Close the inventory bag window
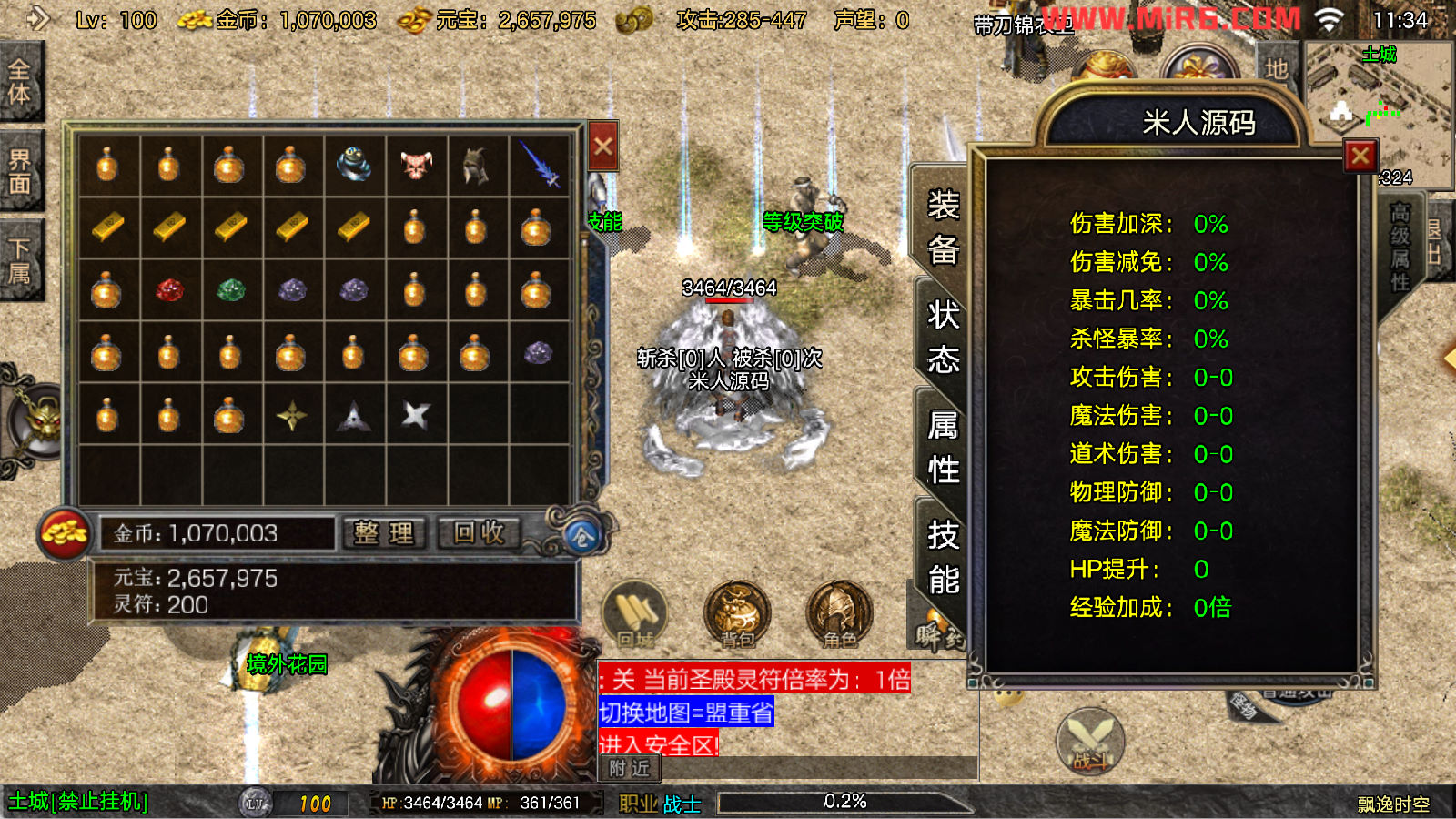 tap(602, 147)
